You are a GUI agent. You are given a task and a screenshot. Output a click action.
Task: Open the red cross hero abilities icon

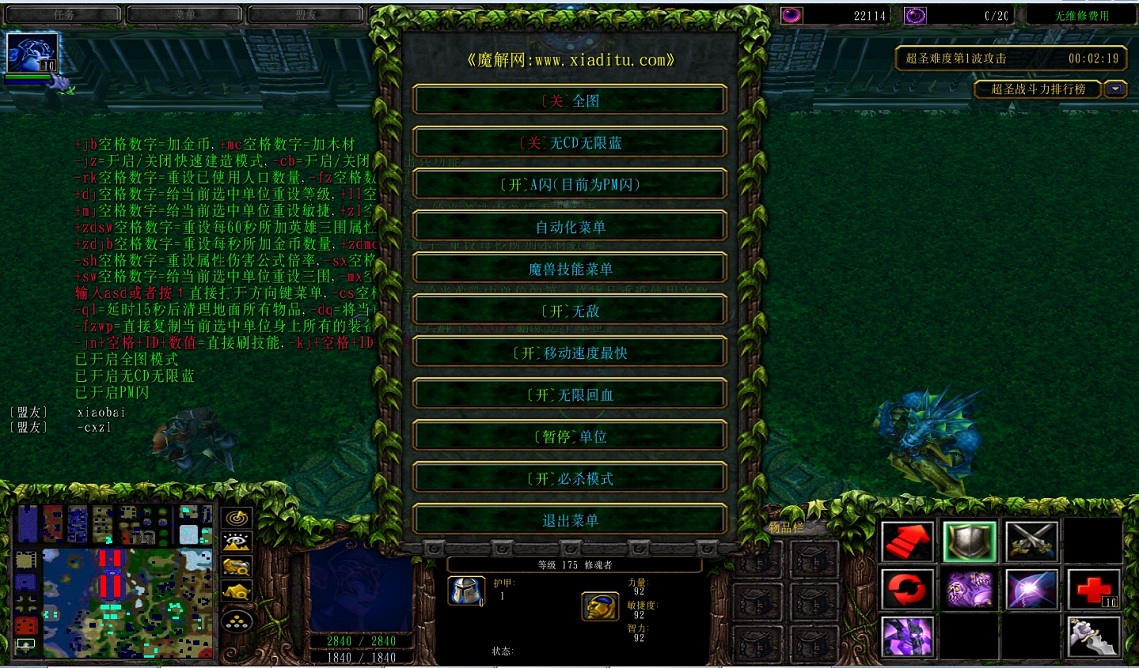(x=1093, y=590)
